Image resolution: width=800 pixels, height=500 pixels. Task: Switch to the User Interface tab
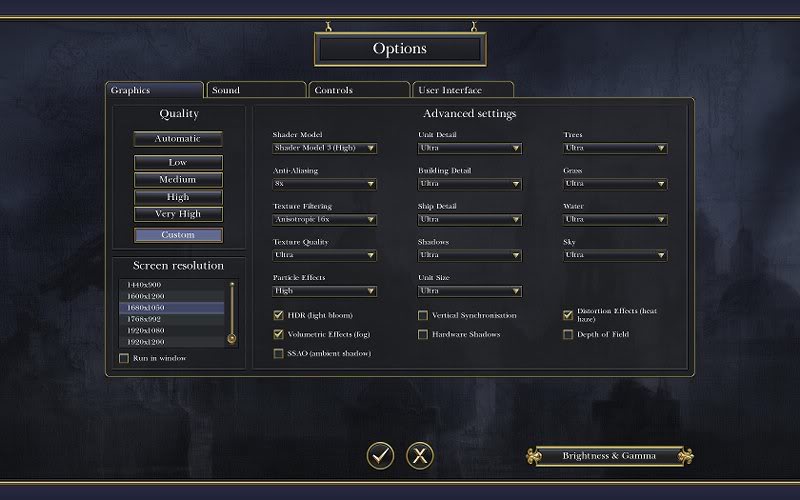coord(462,90)
